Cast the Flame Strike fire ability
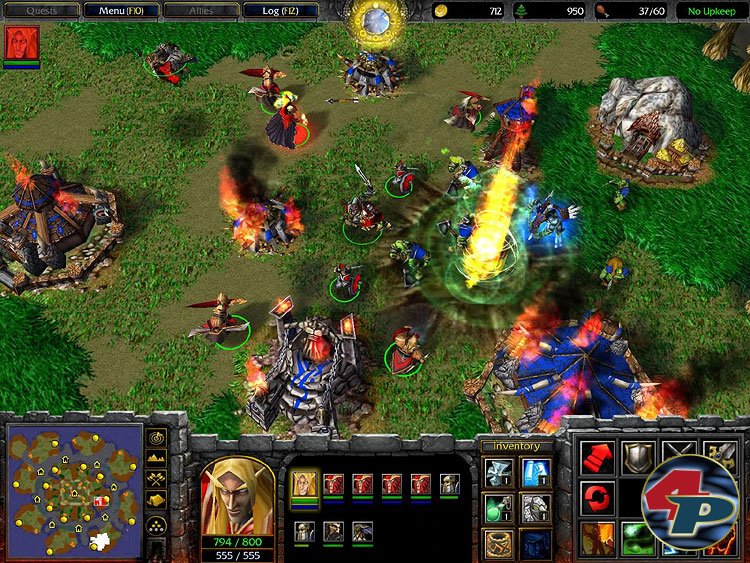This screenshot has height=563, width=750. point(598,538)
